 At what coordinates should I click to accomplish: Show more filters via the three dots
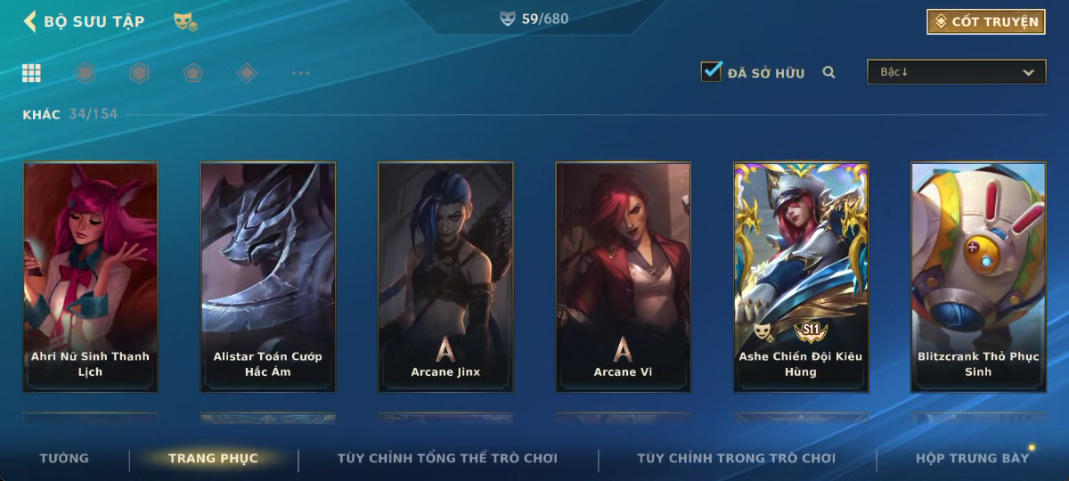tap(300, 73)
